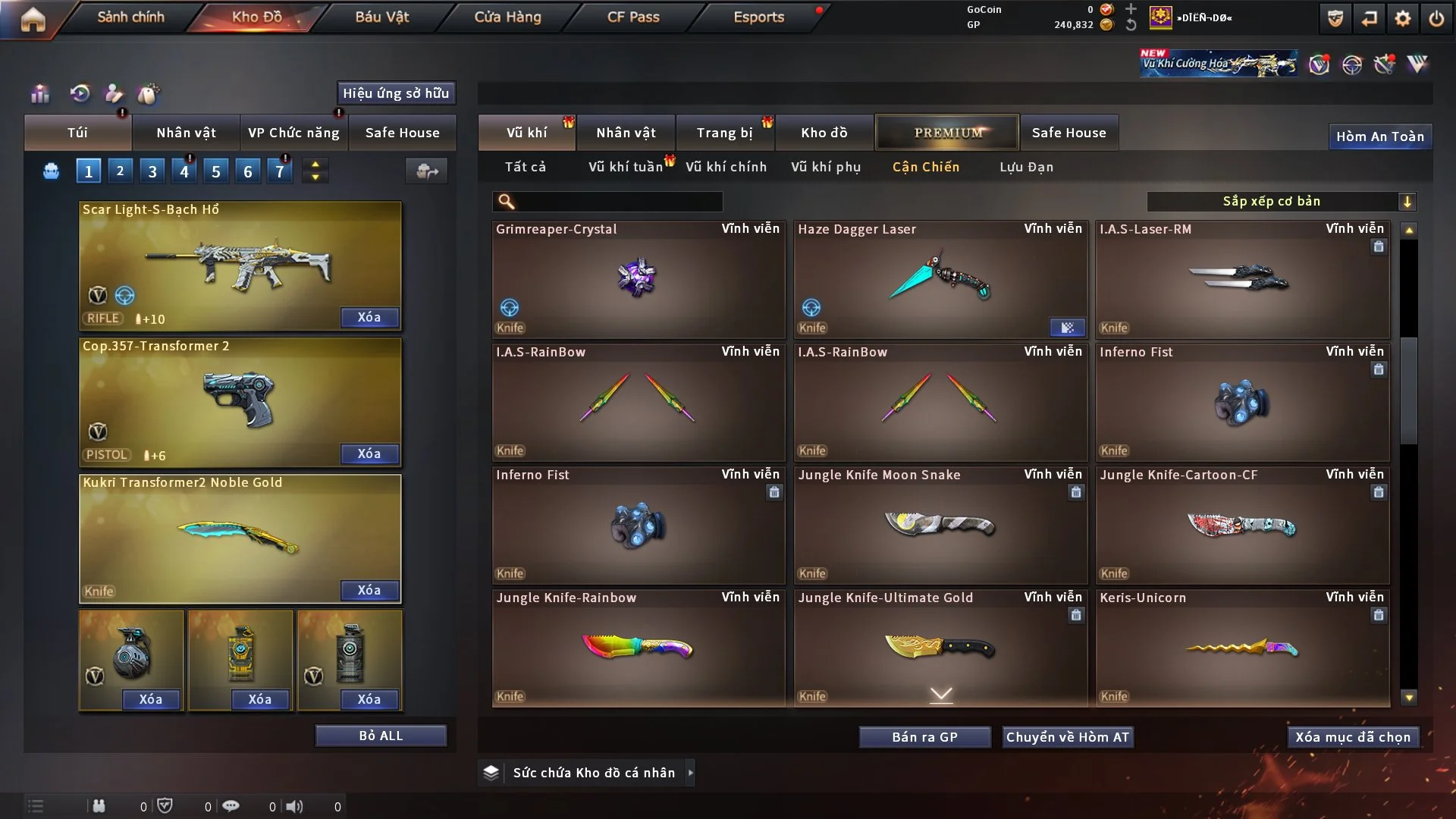The image size is (1456, 819).
Task: Open the Cửa Hàng shop menu
Action: pos(507,17)
